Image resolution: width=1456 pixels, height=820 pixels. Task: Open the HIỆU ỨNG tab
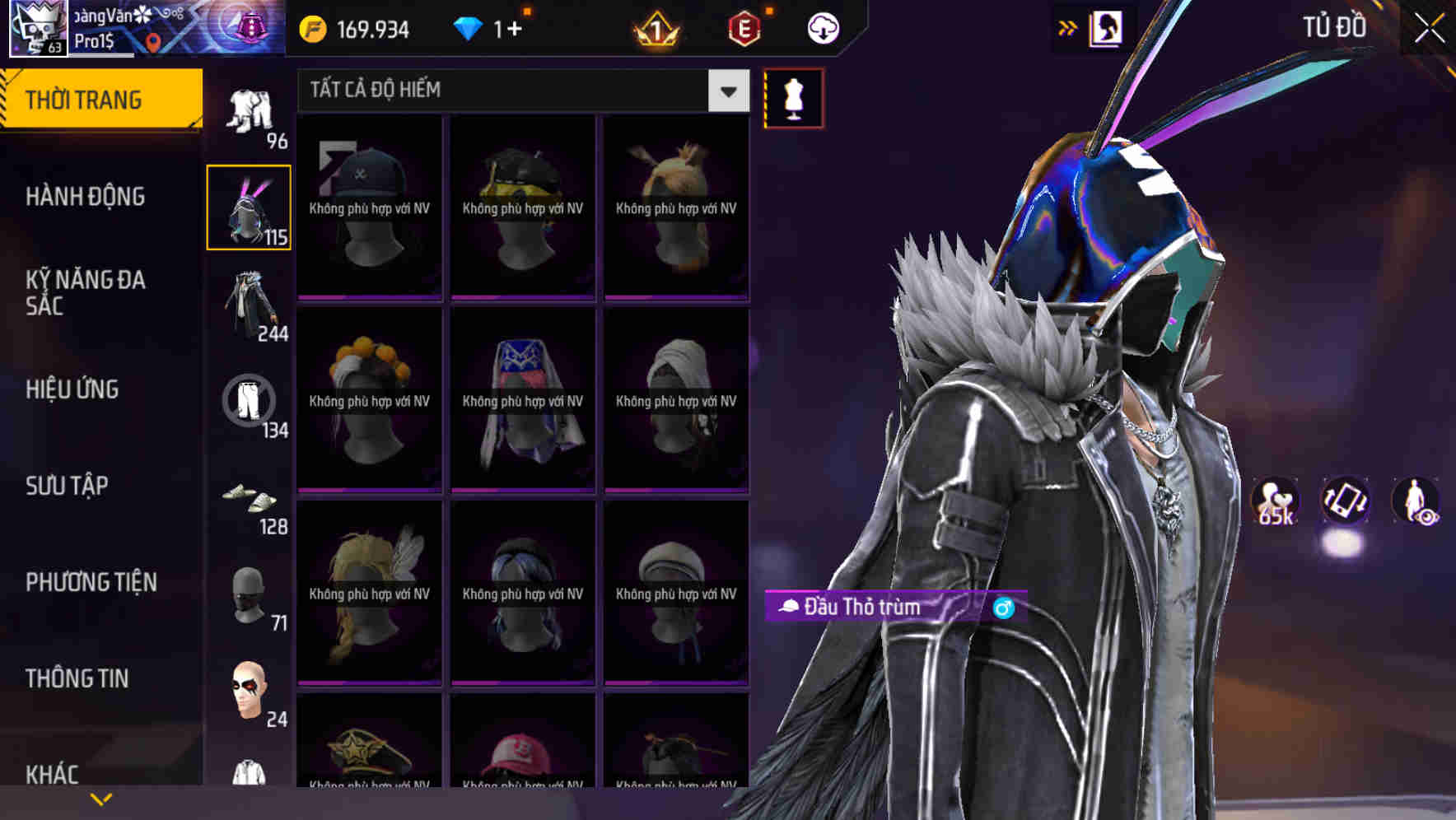(72, 389)
